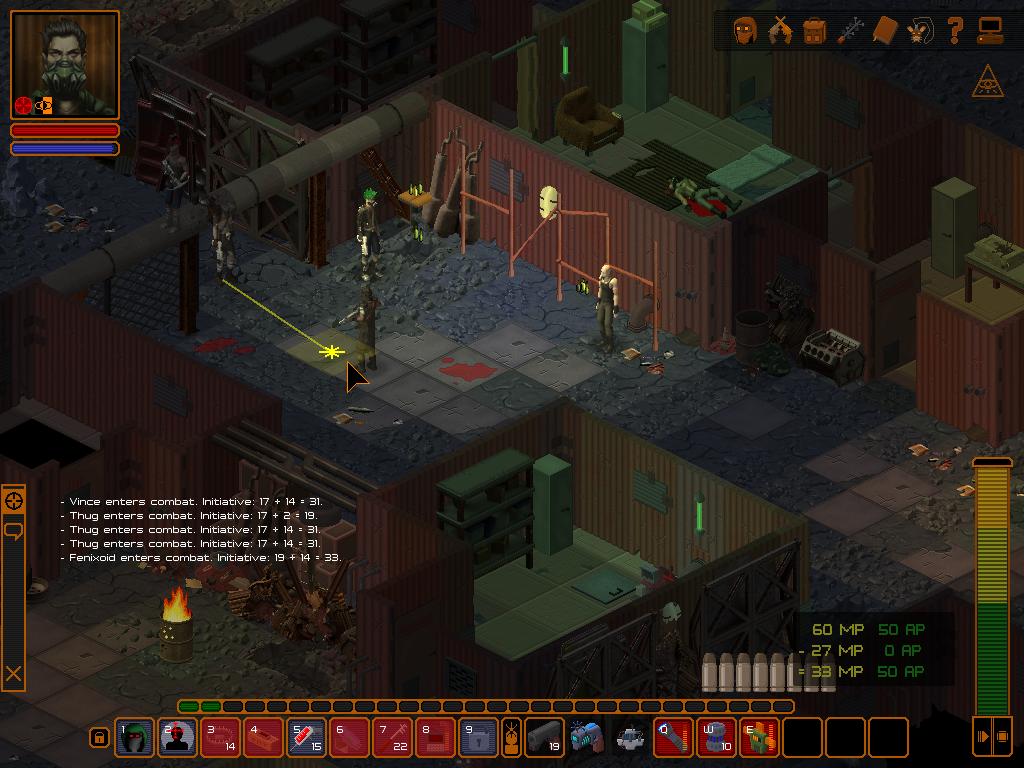
Task: Toggle the hotbar lock icon
Action: [x=99, y=738]
